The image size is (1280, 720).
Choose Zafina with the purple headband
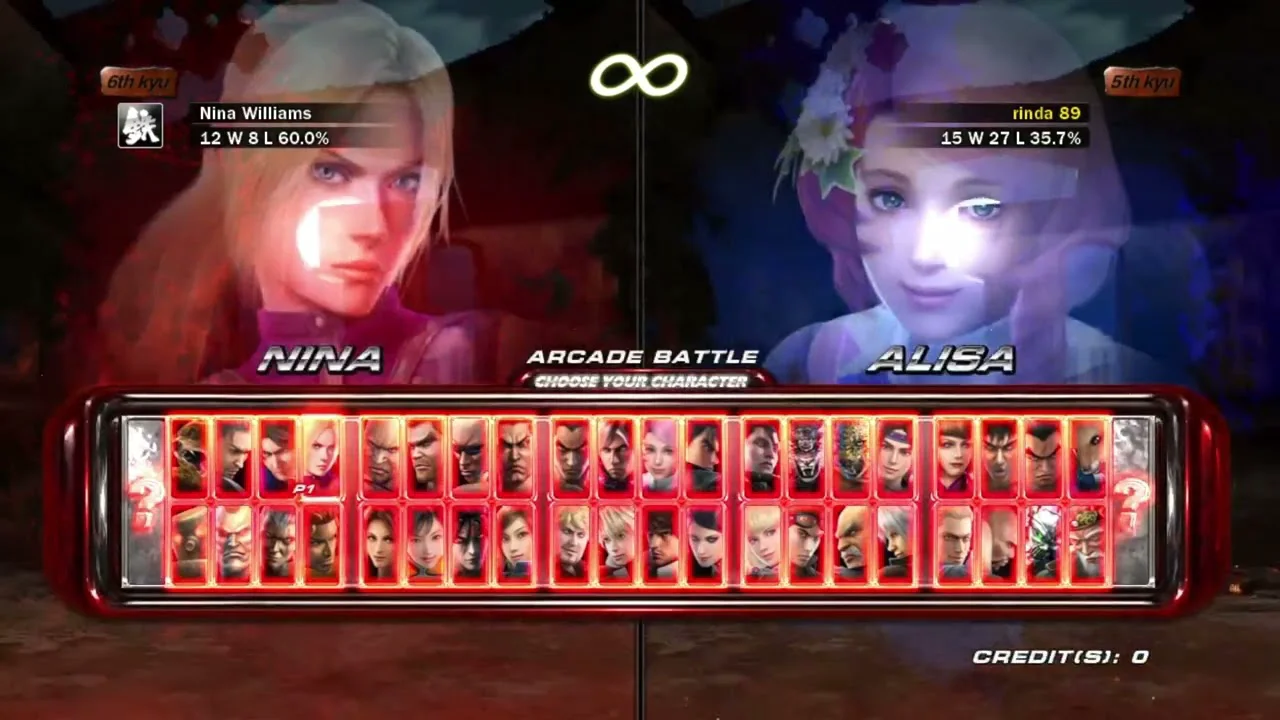coord(895,457)
